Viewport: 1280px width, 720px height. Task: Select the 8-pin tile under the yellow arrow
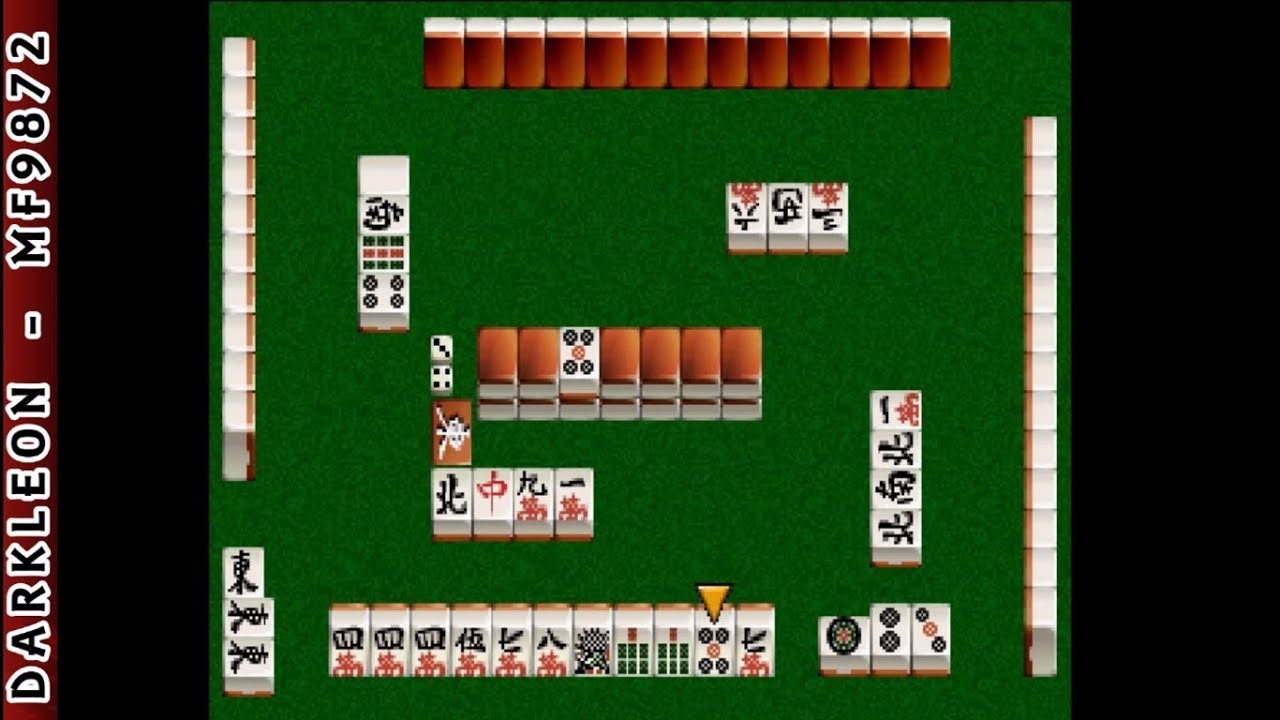click(714, 645)
